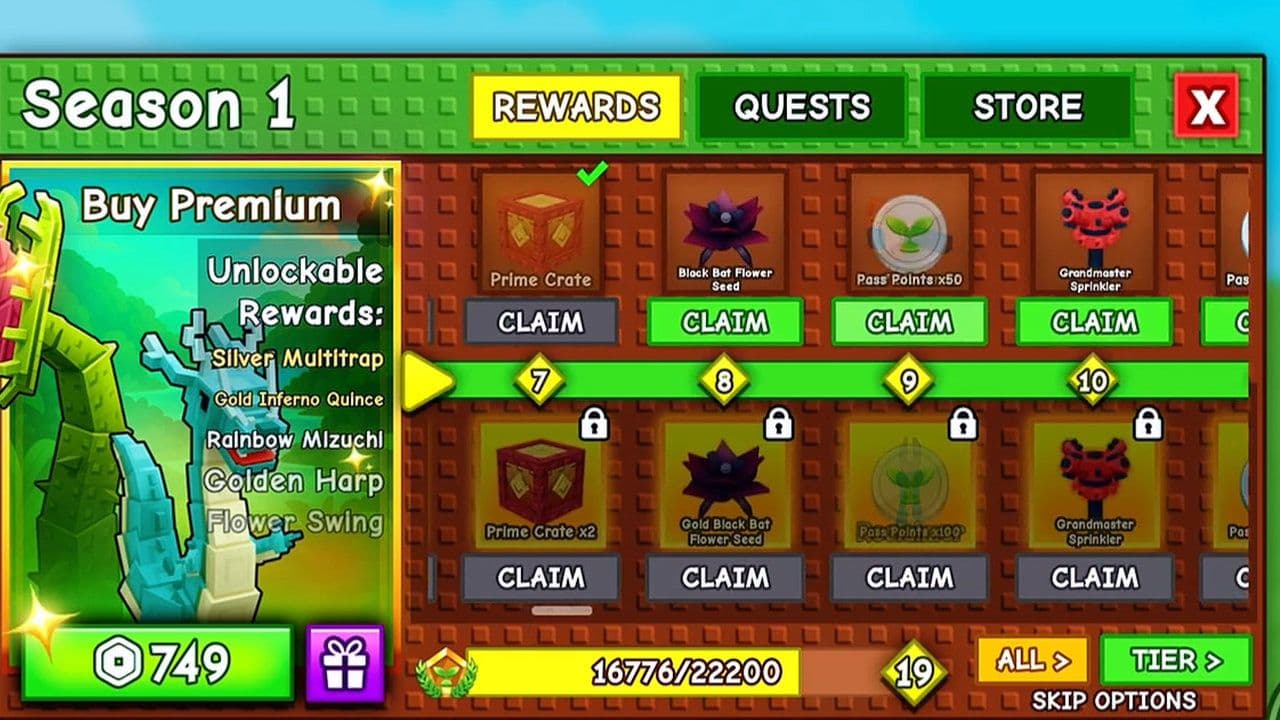This screenshot has height=720, width=1280.
Task: Claim the Gold Black Bat Flower Seed
Action: point(725,578)
